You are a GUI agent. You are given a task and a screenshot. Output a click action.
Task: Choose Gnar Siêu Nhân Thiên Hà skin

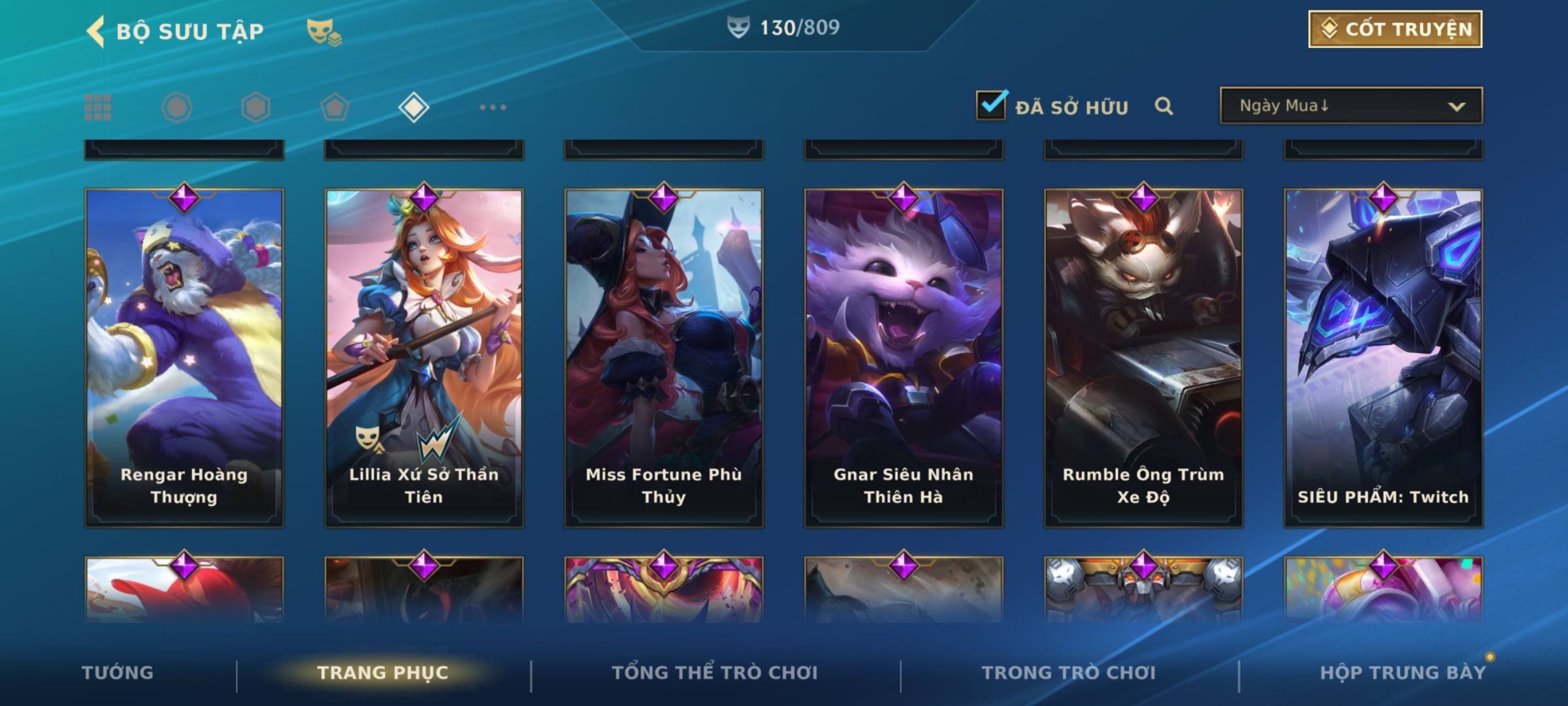(x=904, y=358)
